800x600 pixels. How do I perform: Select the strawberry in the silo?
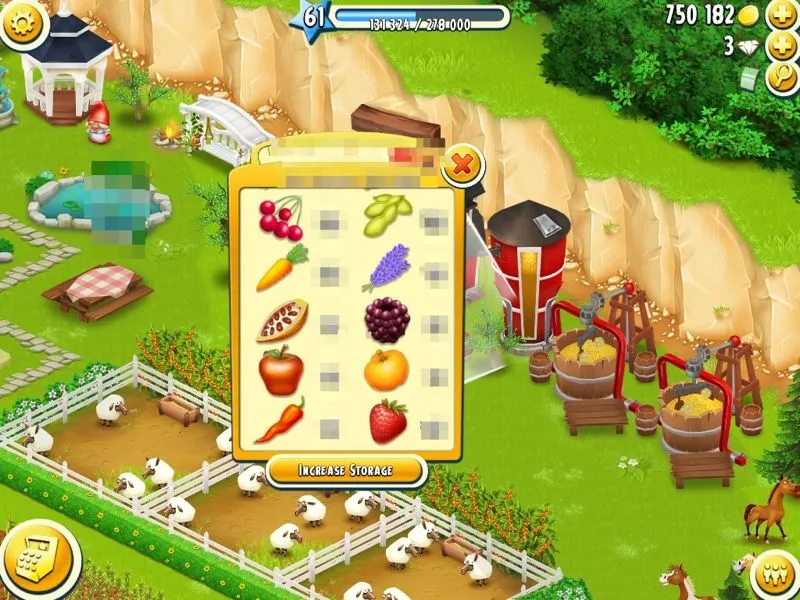point(388,421)
